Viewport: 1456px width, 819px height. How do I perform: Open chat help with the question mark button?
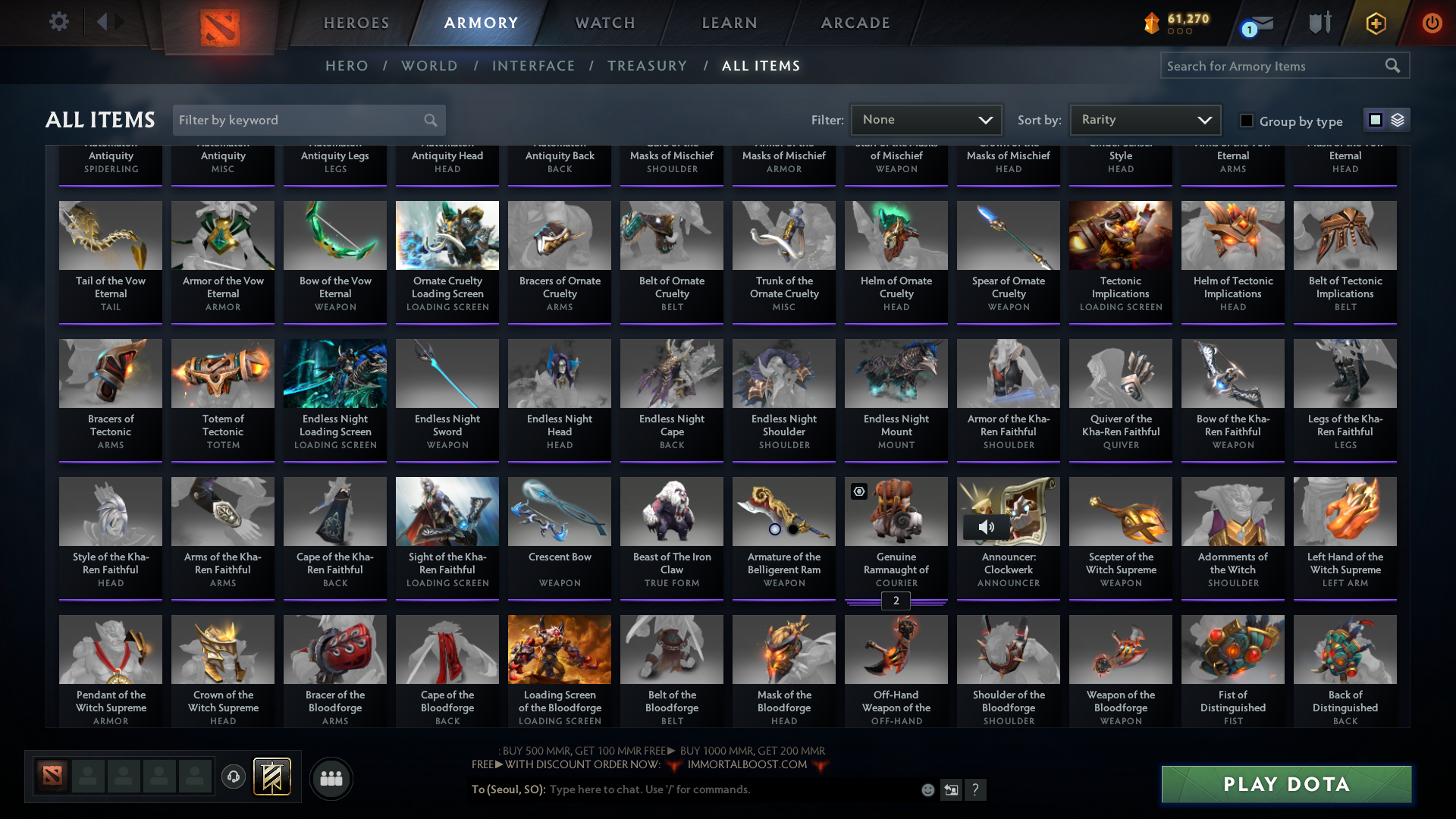point(976,789)
